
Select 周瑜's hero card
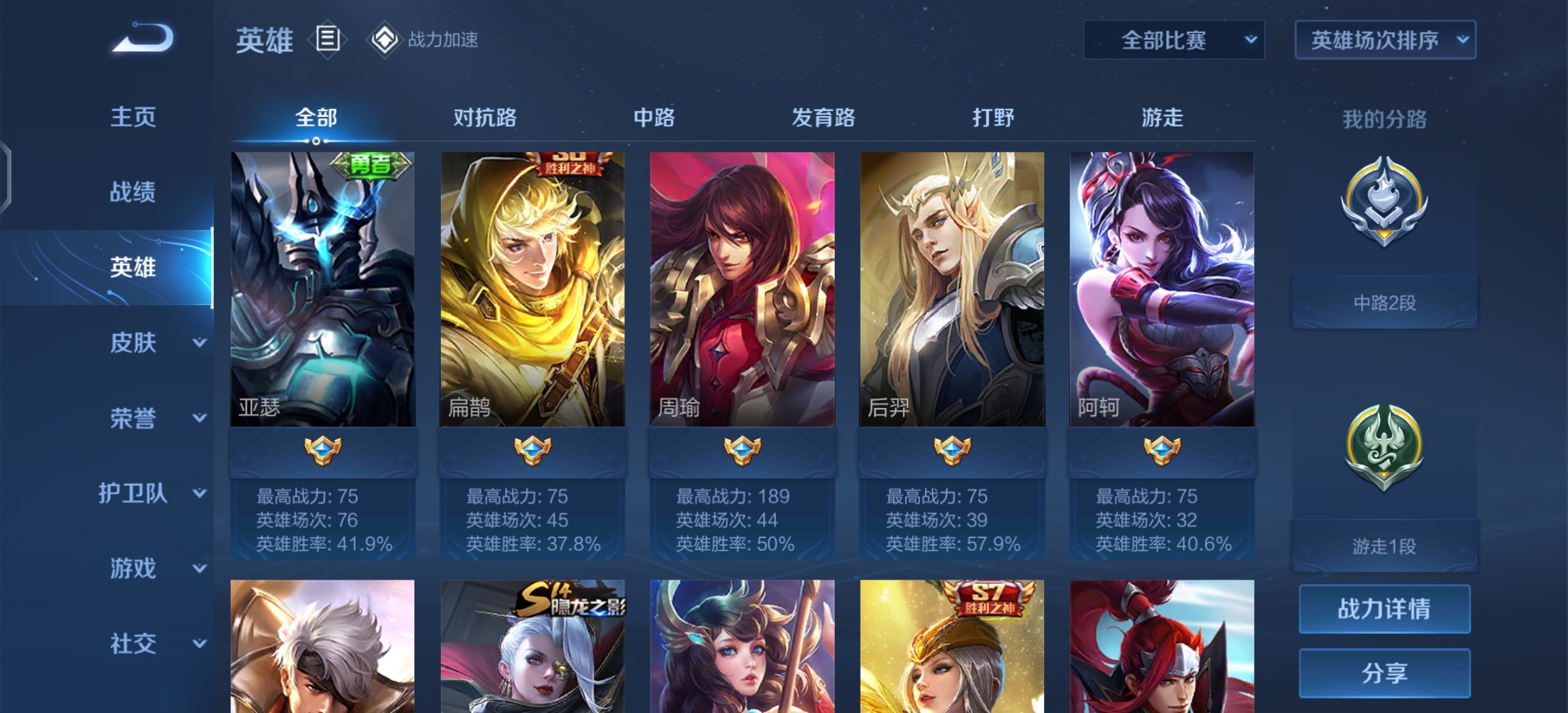pyautogui.click(x=741, y=290)
